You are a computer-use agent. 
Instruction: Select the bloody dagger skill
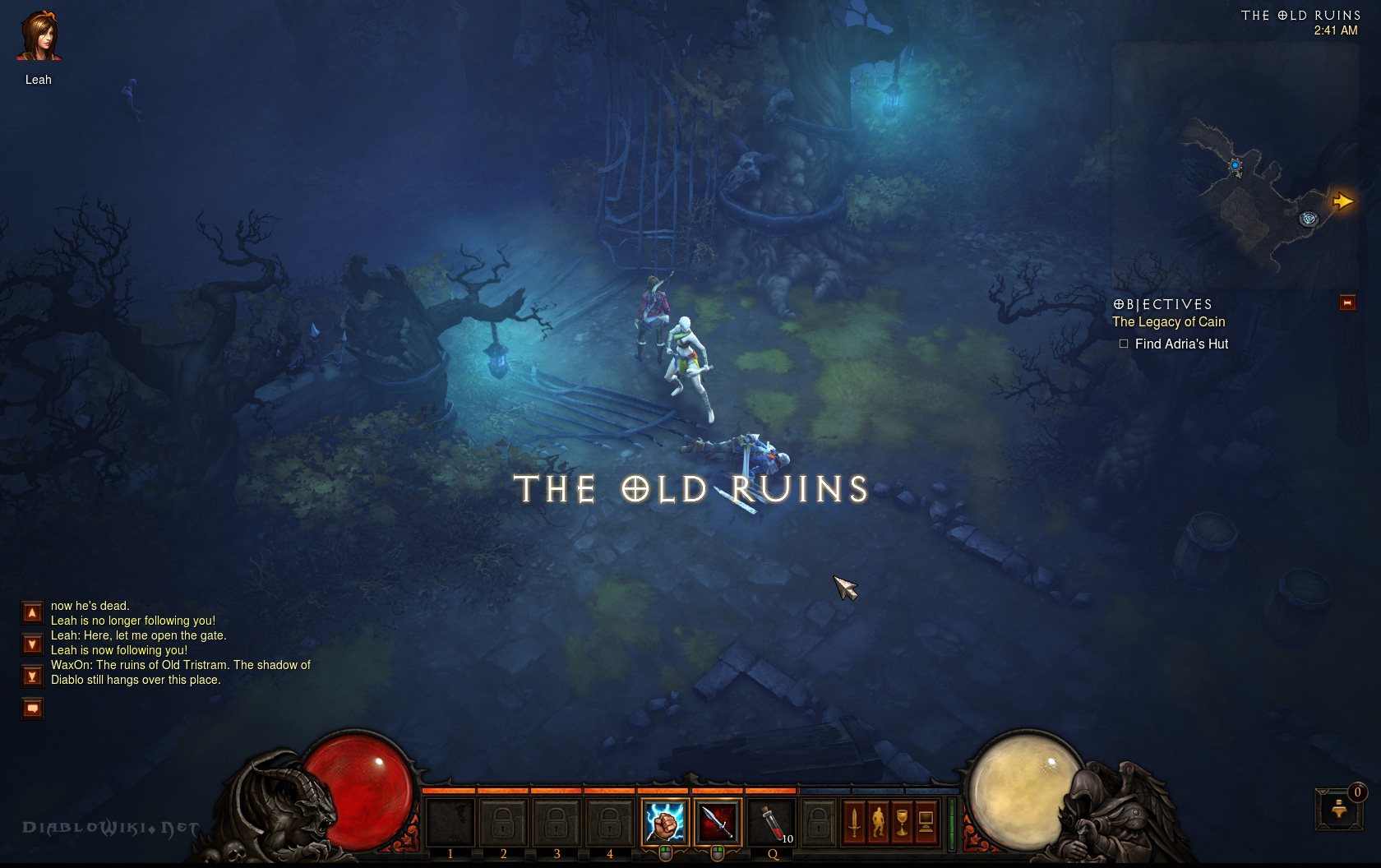(x=717, y=821)
